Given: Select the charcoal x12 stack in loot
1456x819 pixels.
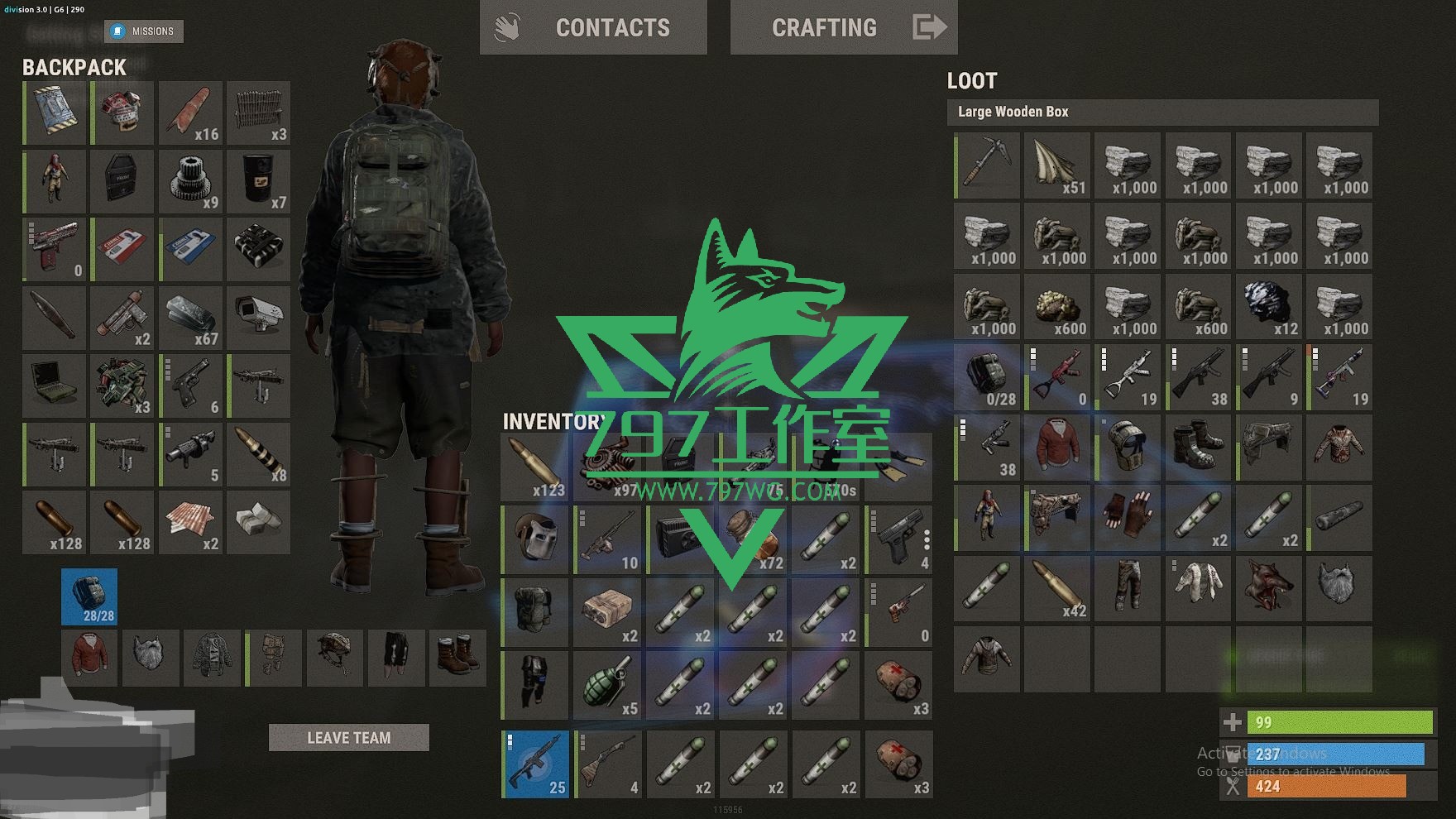Looking at the screenshot, I should pyautogui.click(x=1269, y=306).
